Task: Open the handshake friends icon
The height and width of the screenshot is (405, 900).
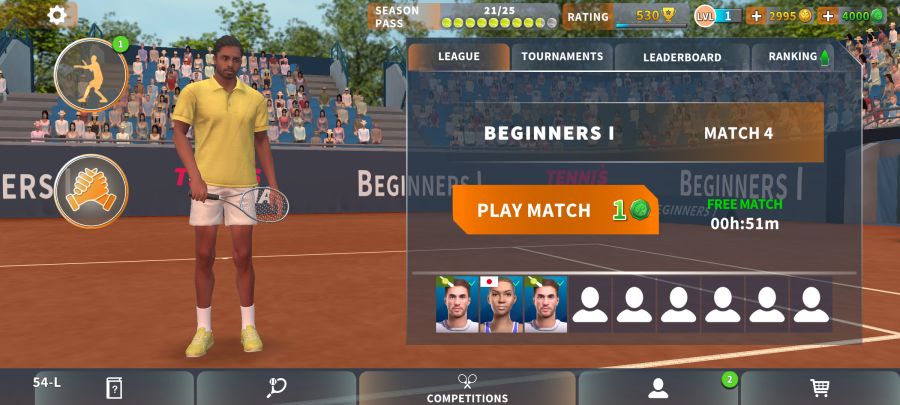Action: [91, 191]
